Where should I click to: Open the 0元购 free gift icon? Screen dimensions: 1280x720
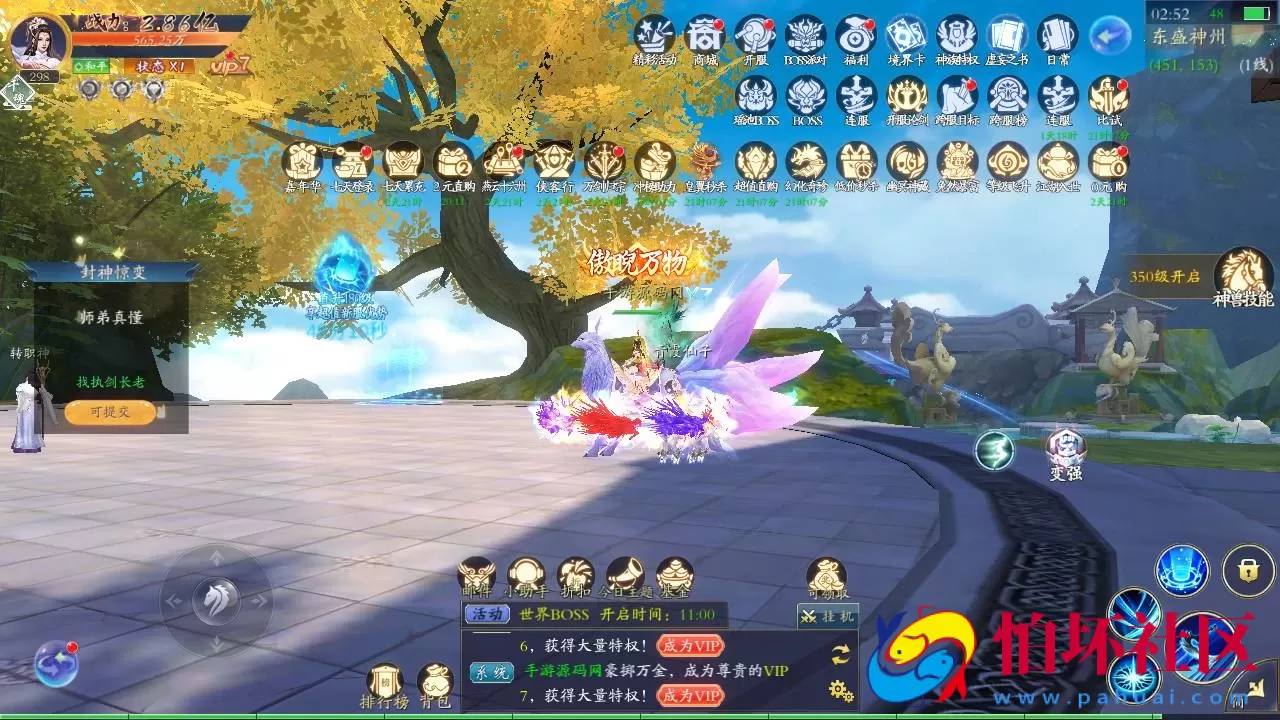click(x=1108, y=162)
